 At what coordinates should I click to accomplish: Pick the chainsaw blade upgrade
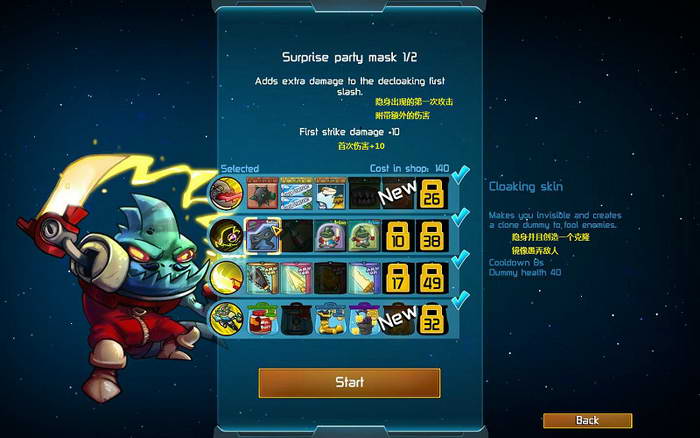262,277
